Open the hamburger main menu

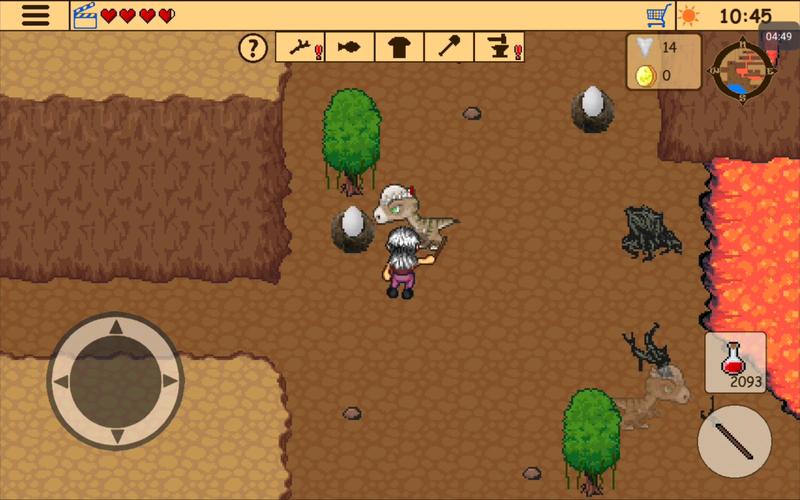[x=35, y=15]
